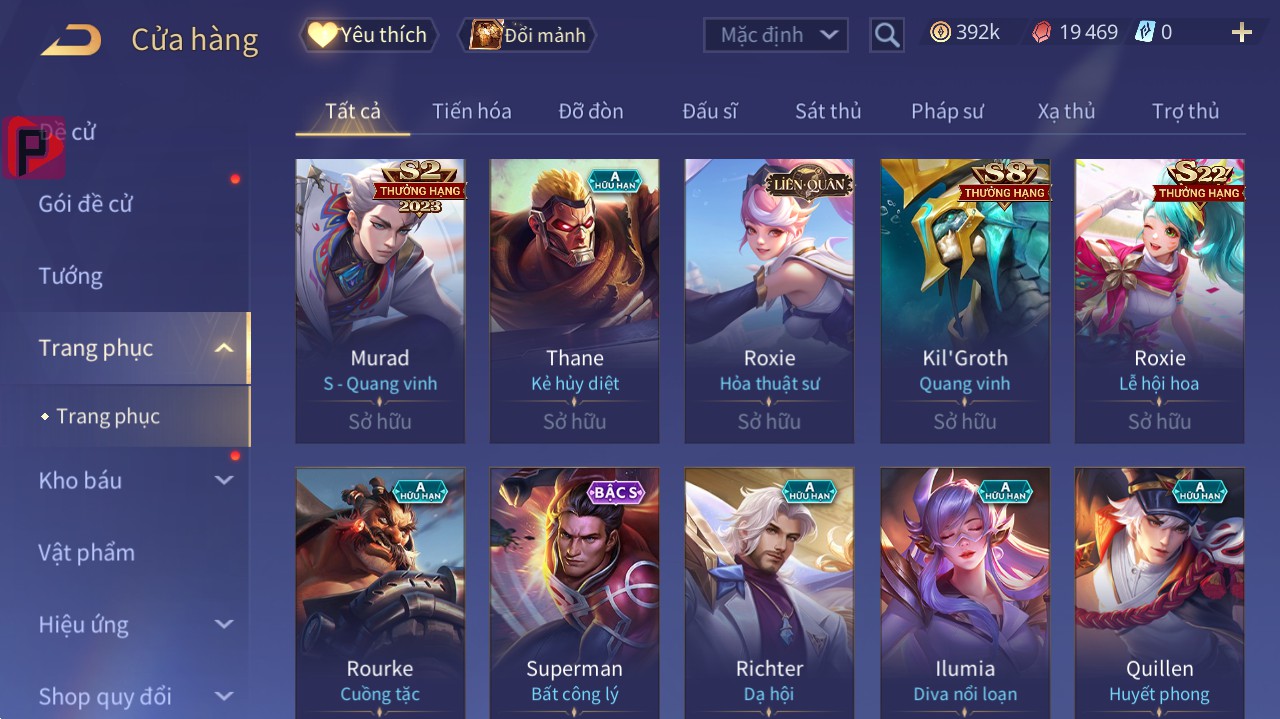Click the magnifying glass search button
Image resolution: width=1280 pixels, height=719 pixels.
tap(887, 35)
